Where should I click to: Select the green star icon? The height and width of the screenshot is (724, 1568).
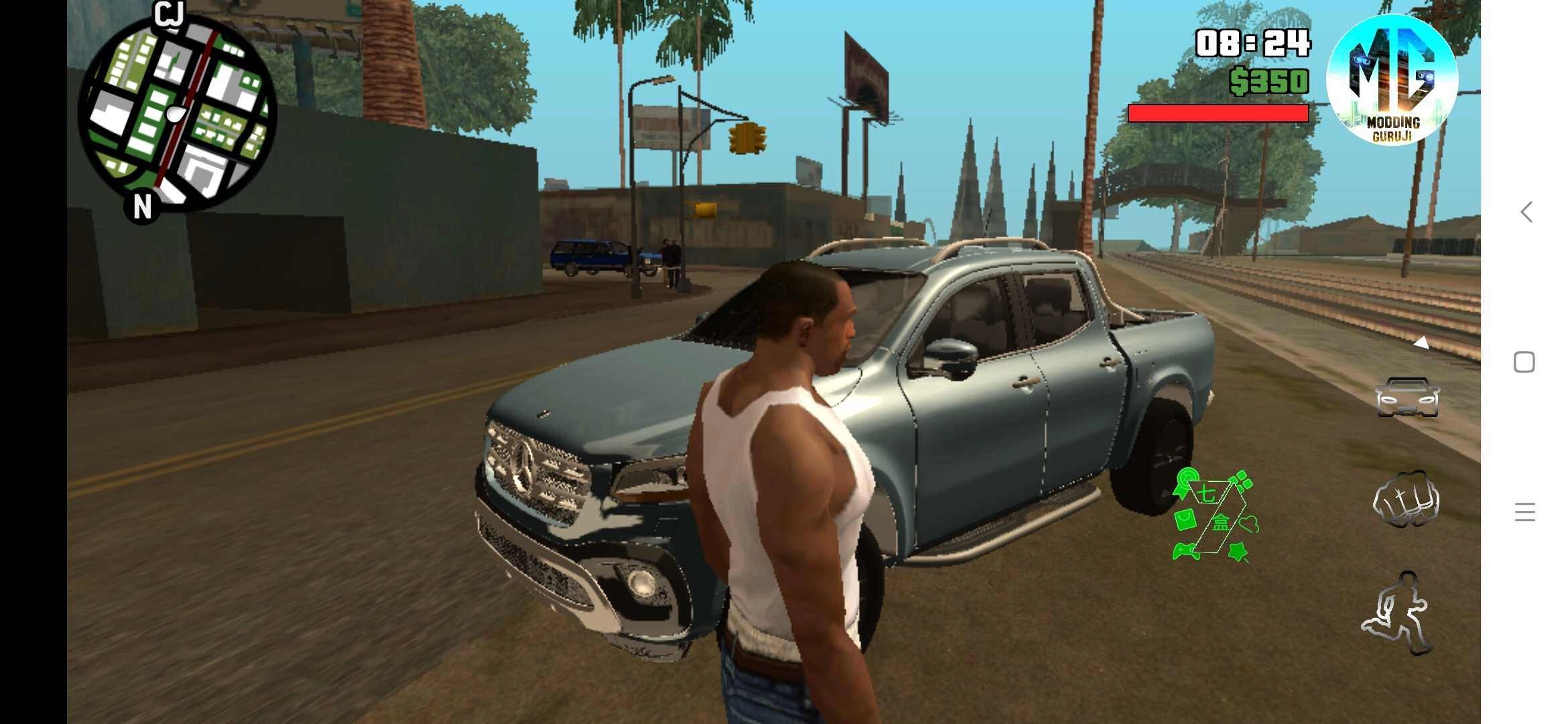pyautogui.click(x=1238, y=552)
